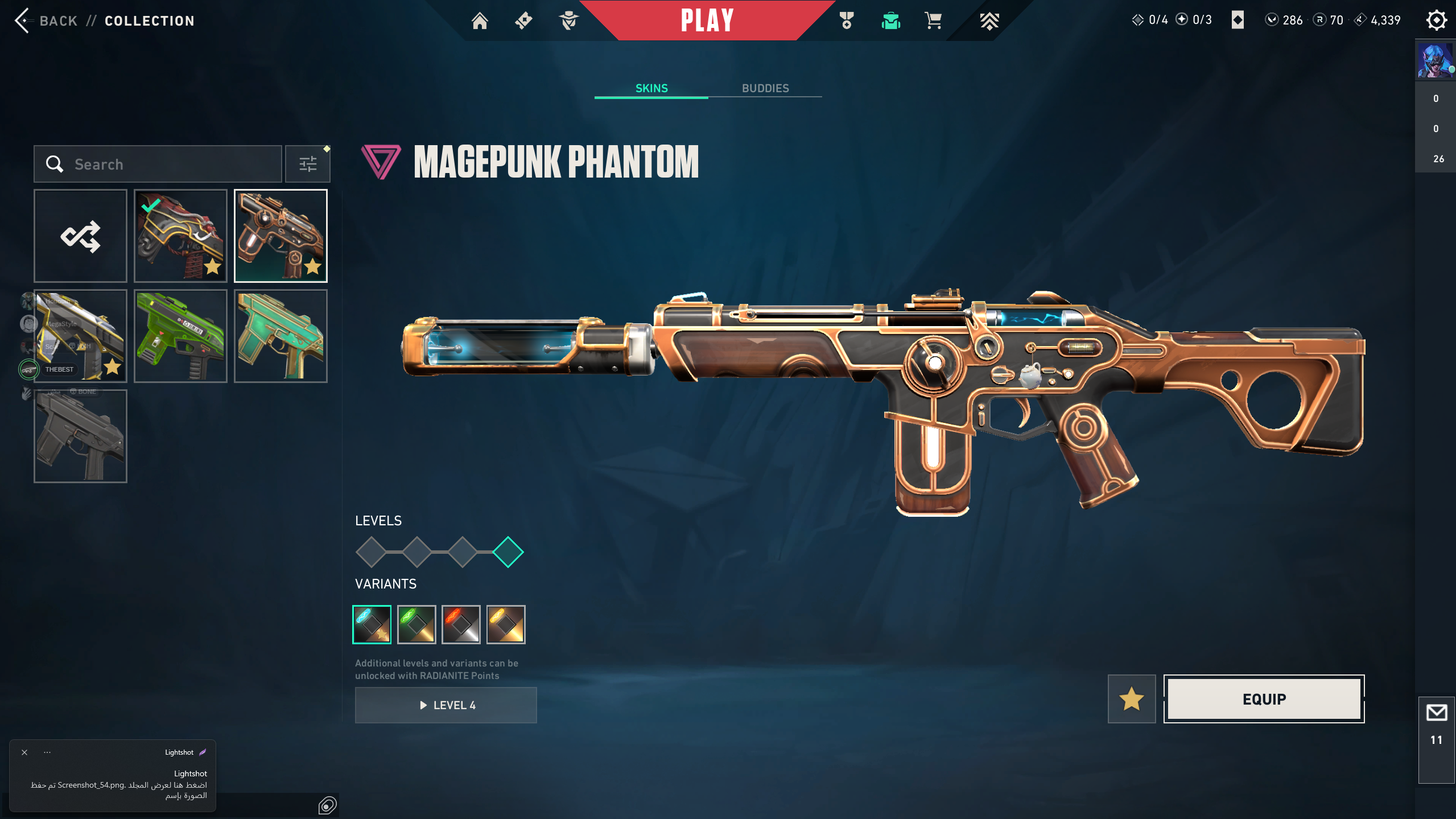Equip the Magepunk Phantom
Viewport: 1456px width, 819px height.
click(x=1264, y=699)
